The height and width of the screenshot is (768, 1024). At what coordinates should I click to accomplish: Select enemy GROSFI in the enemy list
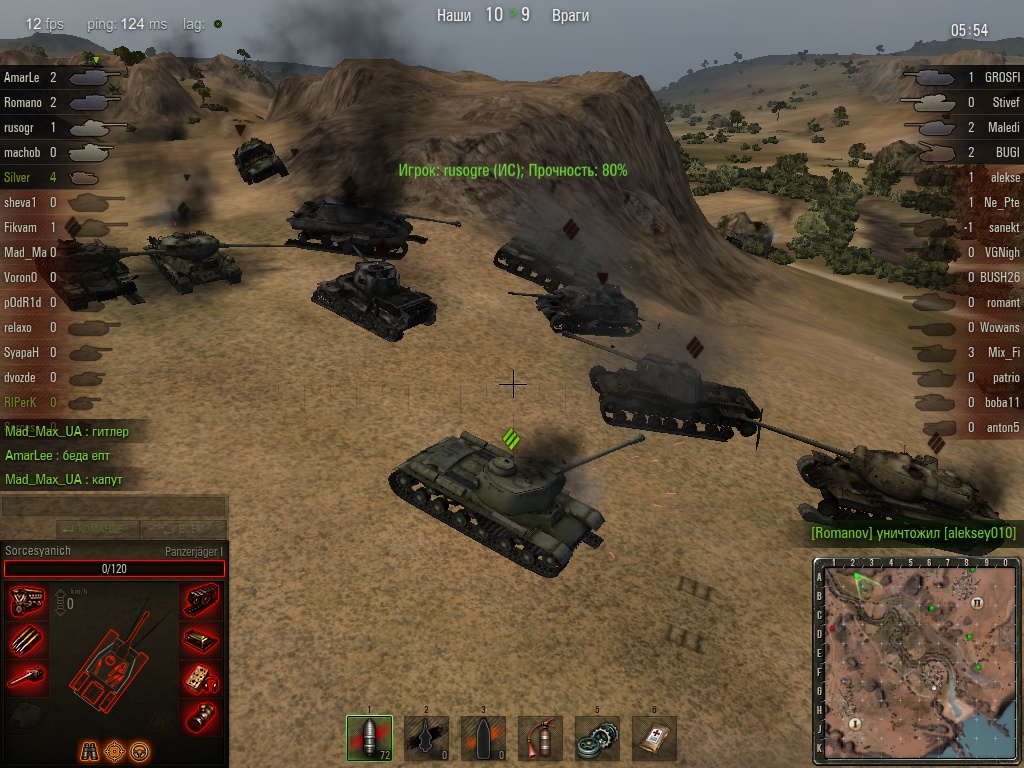pos(1000,77)
